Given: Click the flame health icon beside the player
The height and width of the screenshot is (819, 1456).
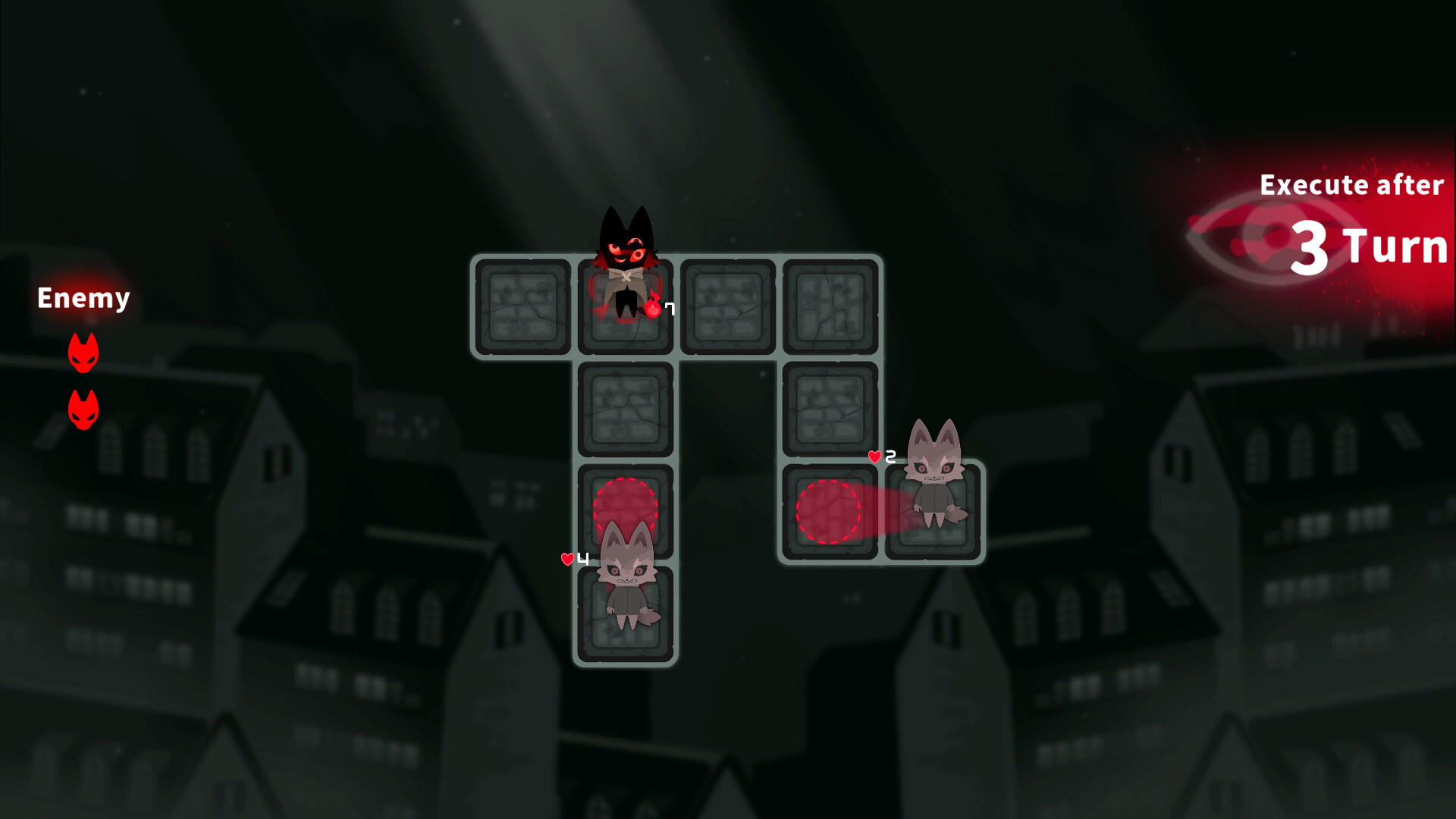Looking at the screenshot, I should pyautogui.click(x=654, y=306).
